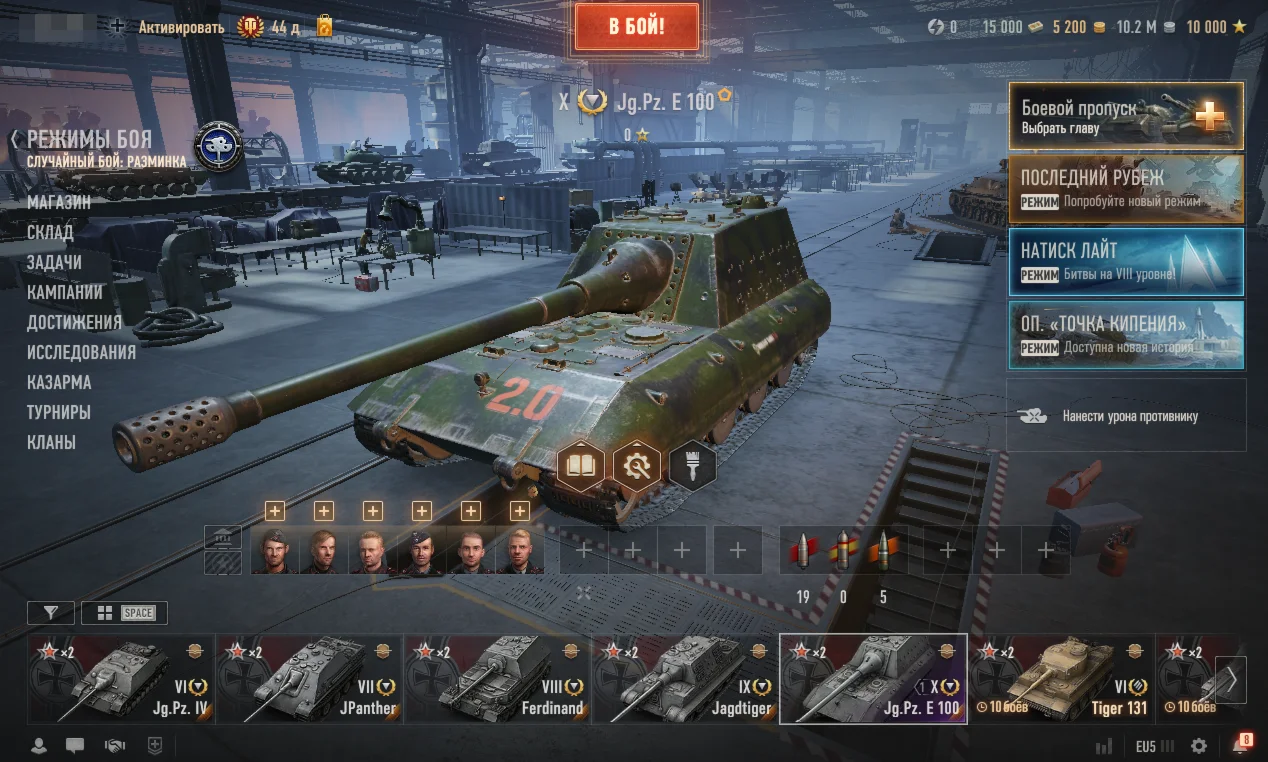Open ОП. «ТОЧКА КИПЕНИЯ» banner

pyautogui.click(x=1125, y=335)
